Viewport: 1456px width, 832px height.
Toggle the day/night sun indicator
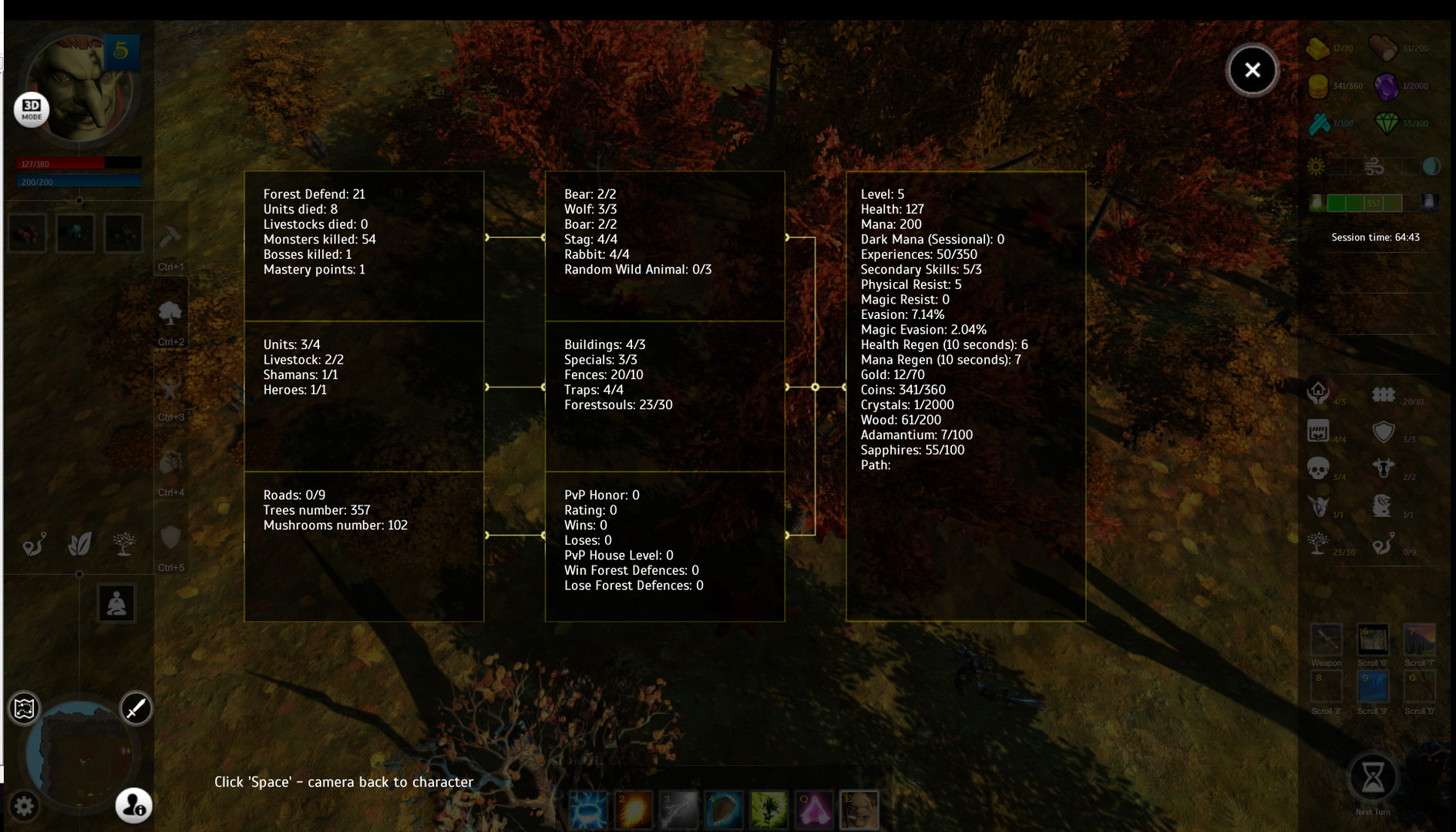(x=1316, y=166)
